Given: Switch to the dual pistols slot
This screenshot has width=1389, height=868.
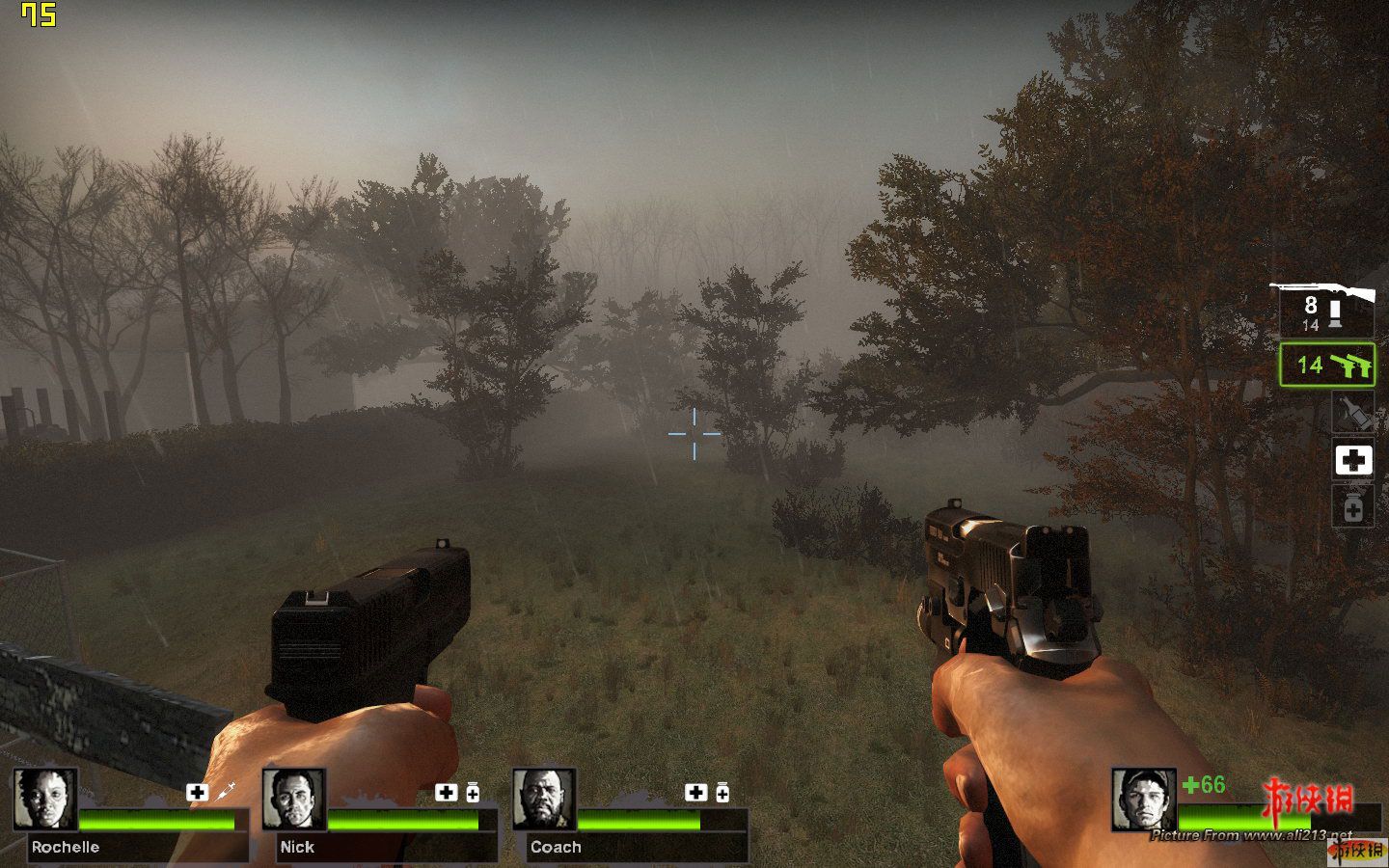Looking at the screenshot, I should pos(1326,365).
